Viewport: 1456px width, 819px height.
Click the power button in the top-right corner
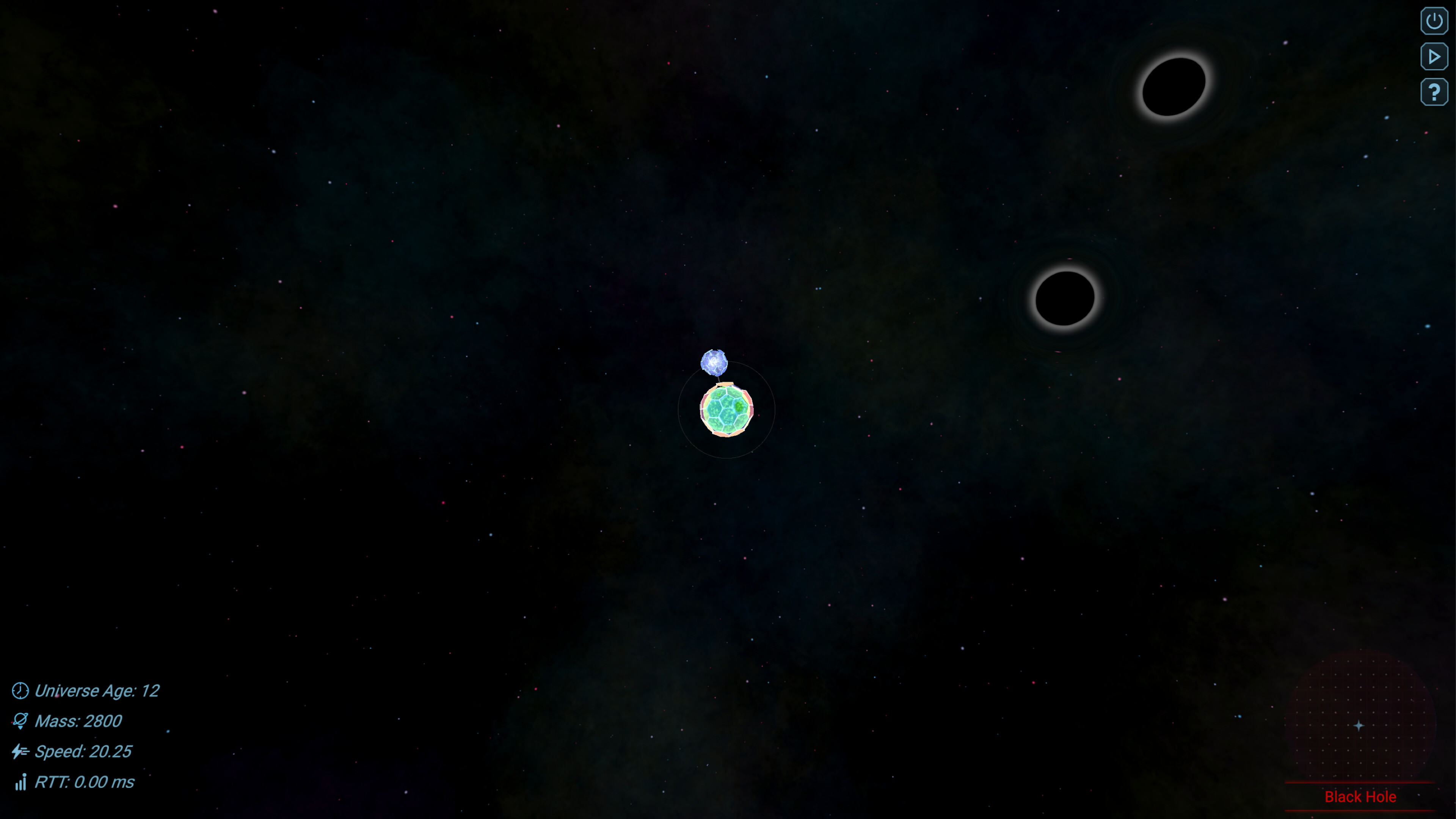coord(1434,20)
